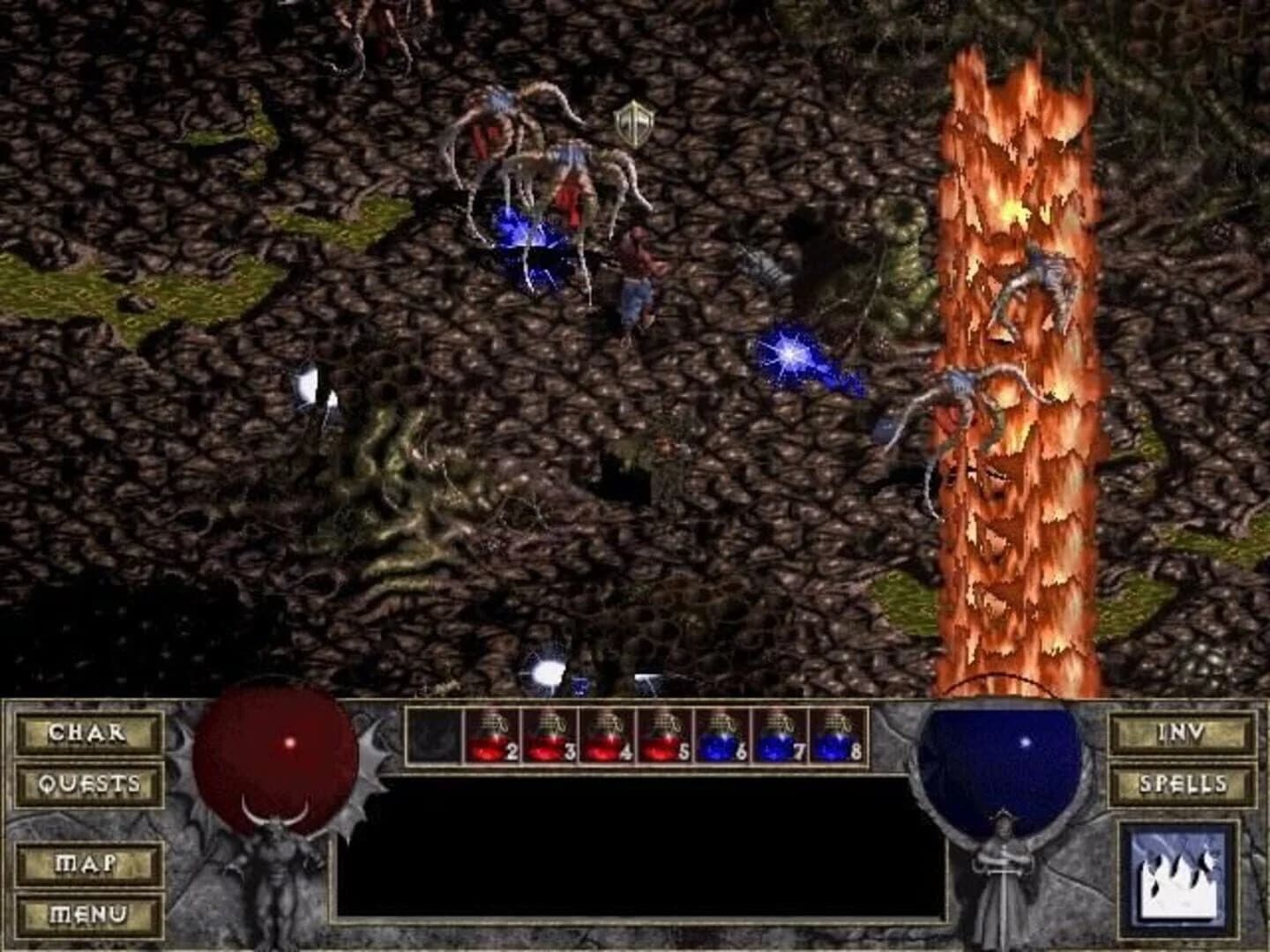
Task: Toggle the inventory panel with INV
Action: tap(1182, 733)
